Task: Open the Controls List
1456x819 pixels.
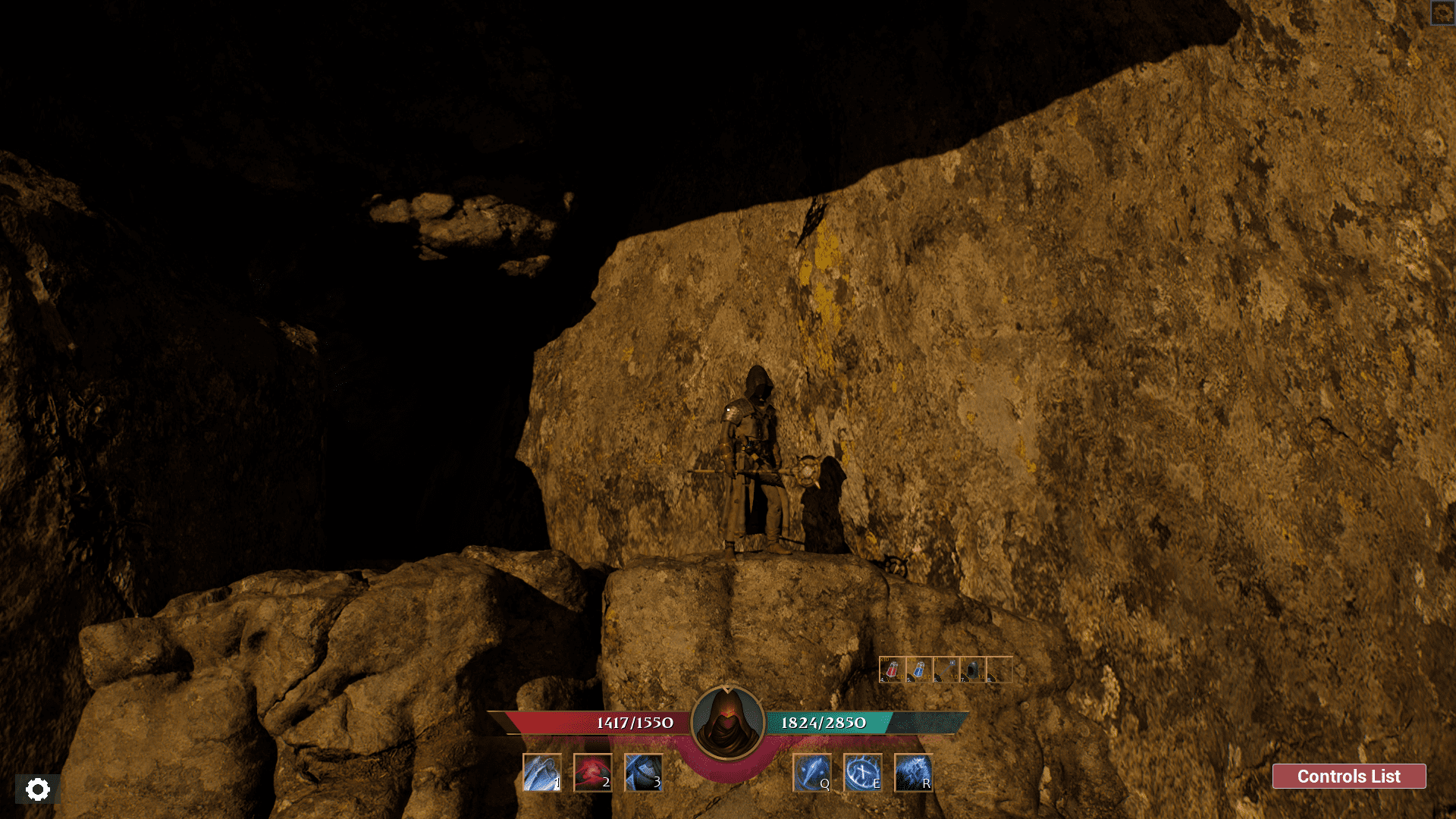Action: point(1349,777)
